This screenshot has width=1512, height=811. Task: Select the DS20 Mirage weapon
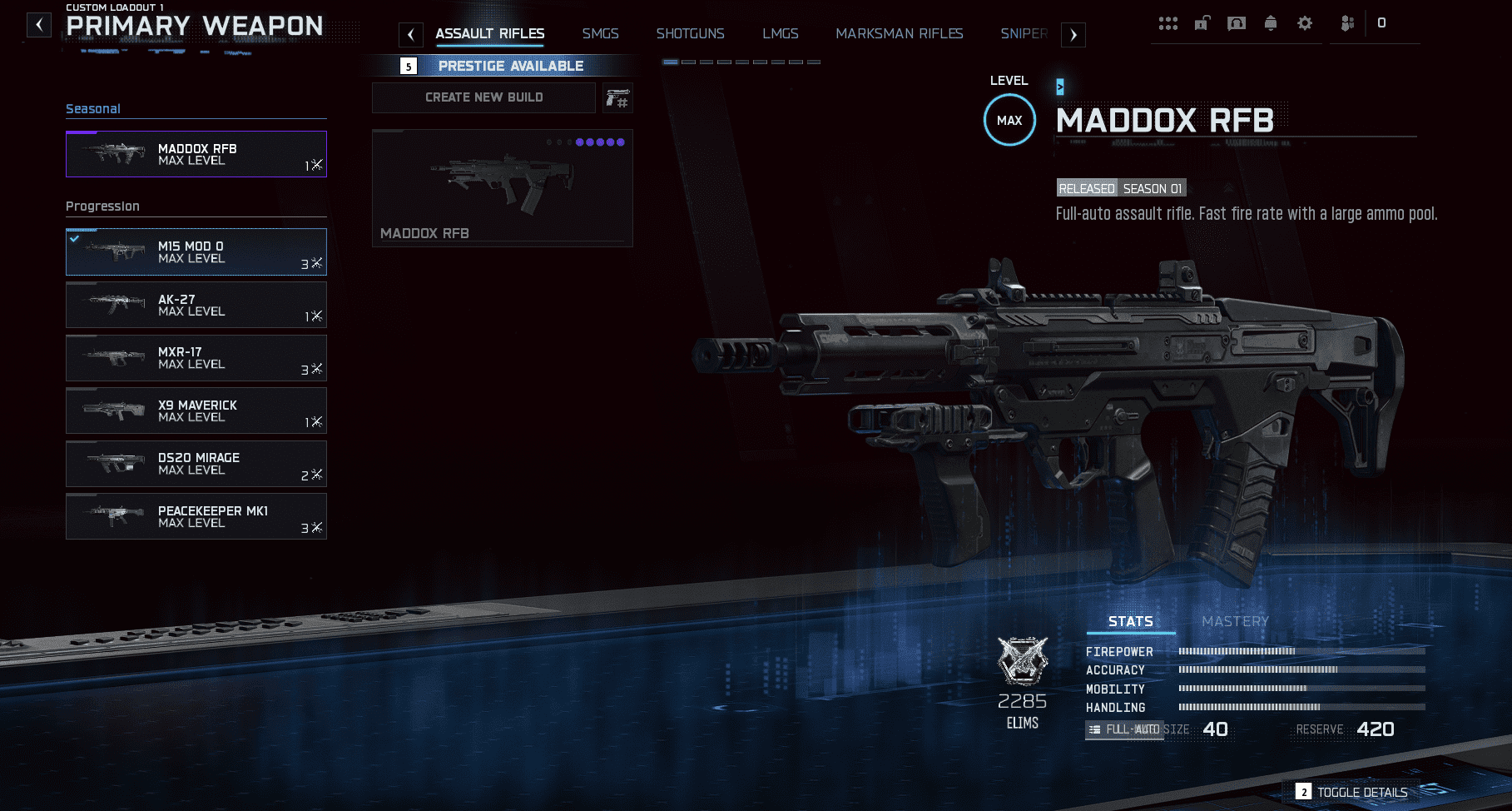(196, 464)
